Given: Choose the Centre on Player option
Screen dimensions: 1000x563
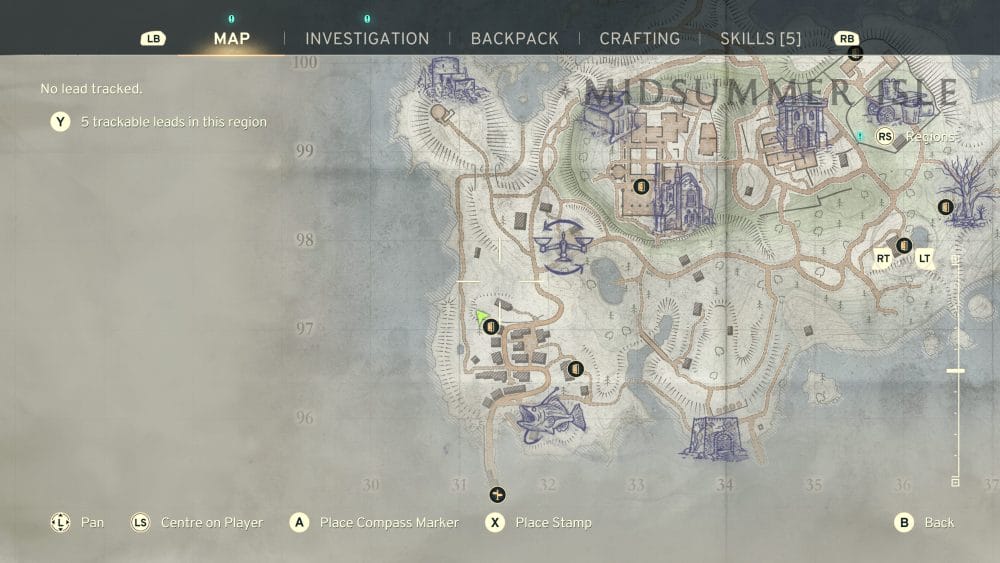Looking at the screenshot, I should [x=211, y=522].
